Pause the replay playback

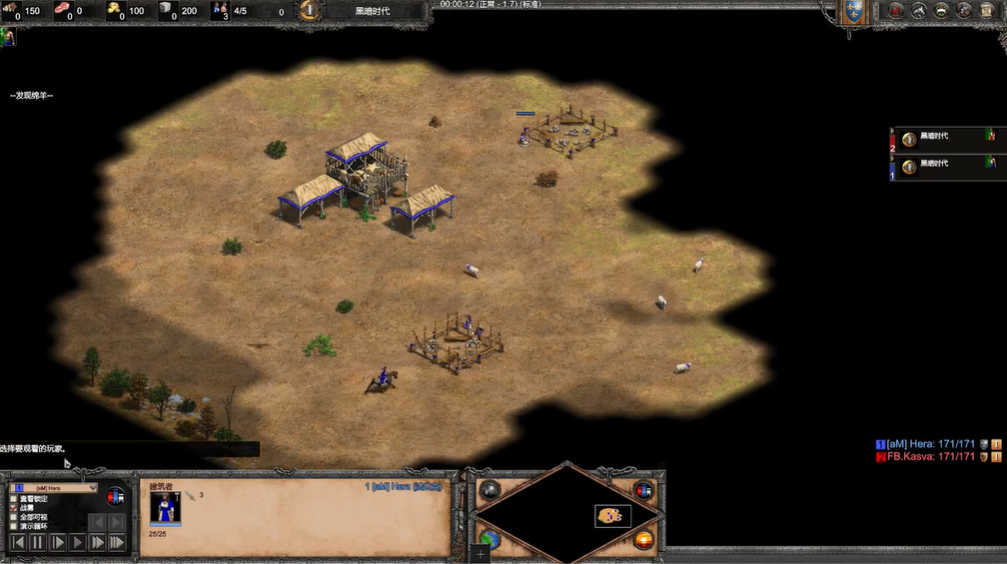pos(38,542)
